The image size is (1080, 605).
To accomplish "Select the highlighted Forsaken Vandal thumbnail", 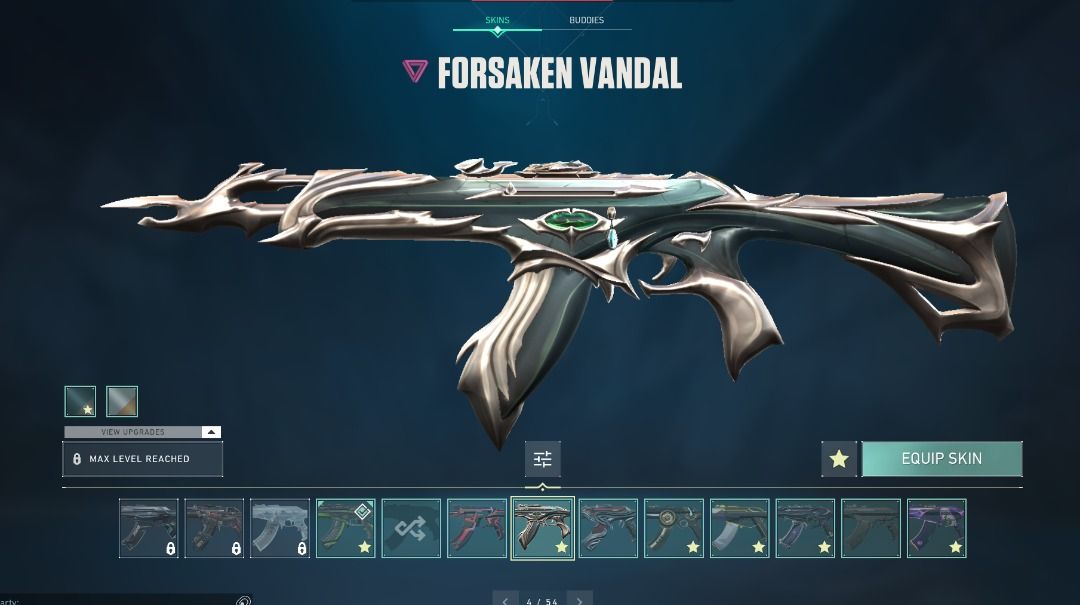I will click(543, 528).
